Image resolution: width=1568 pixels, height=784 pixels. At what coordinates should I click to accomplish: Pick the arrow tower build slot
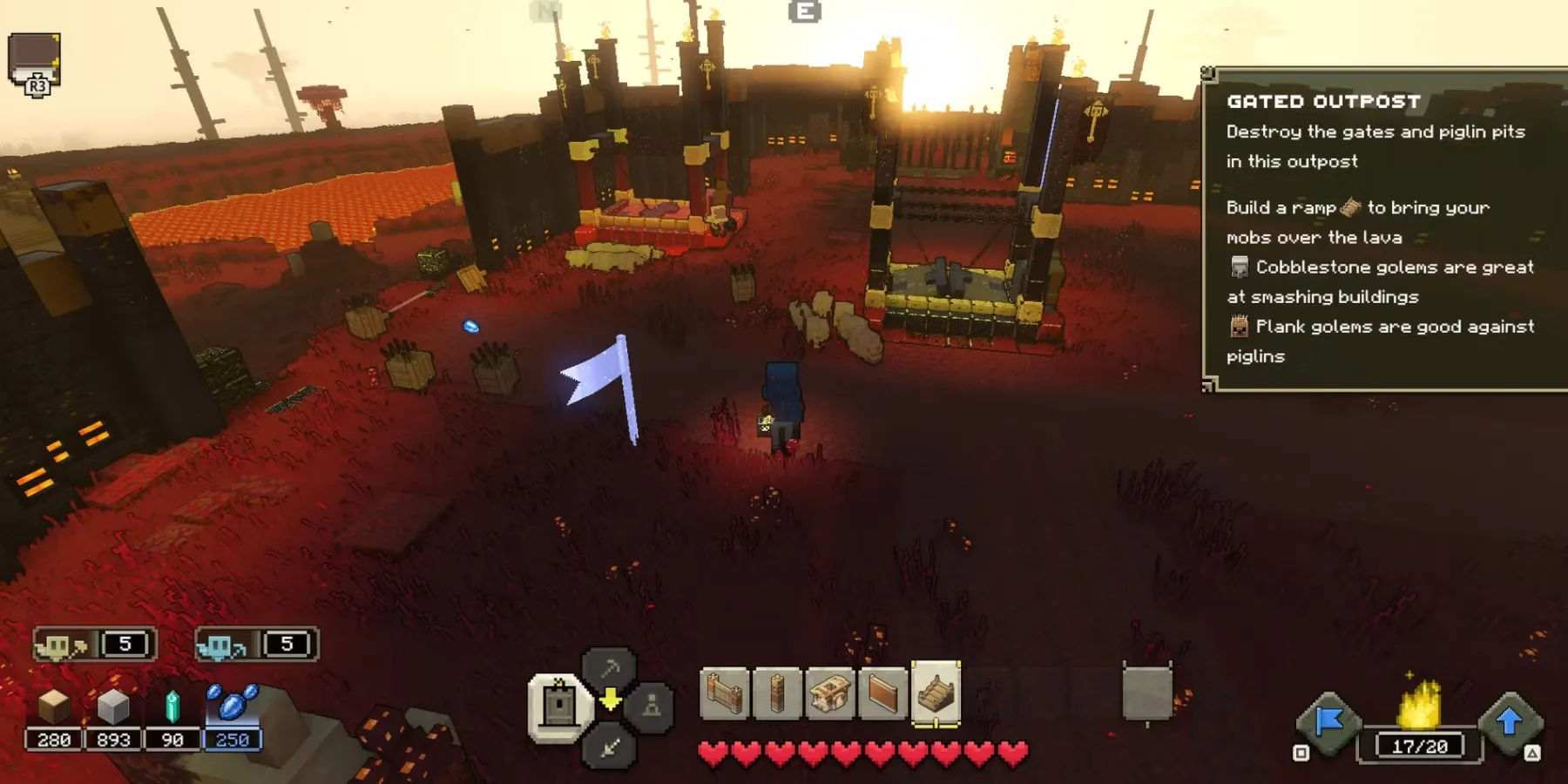[777, 694]
